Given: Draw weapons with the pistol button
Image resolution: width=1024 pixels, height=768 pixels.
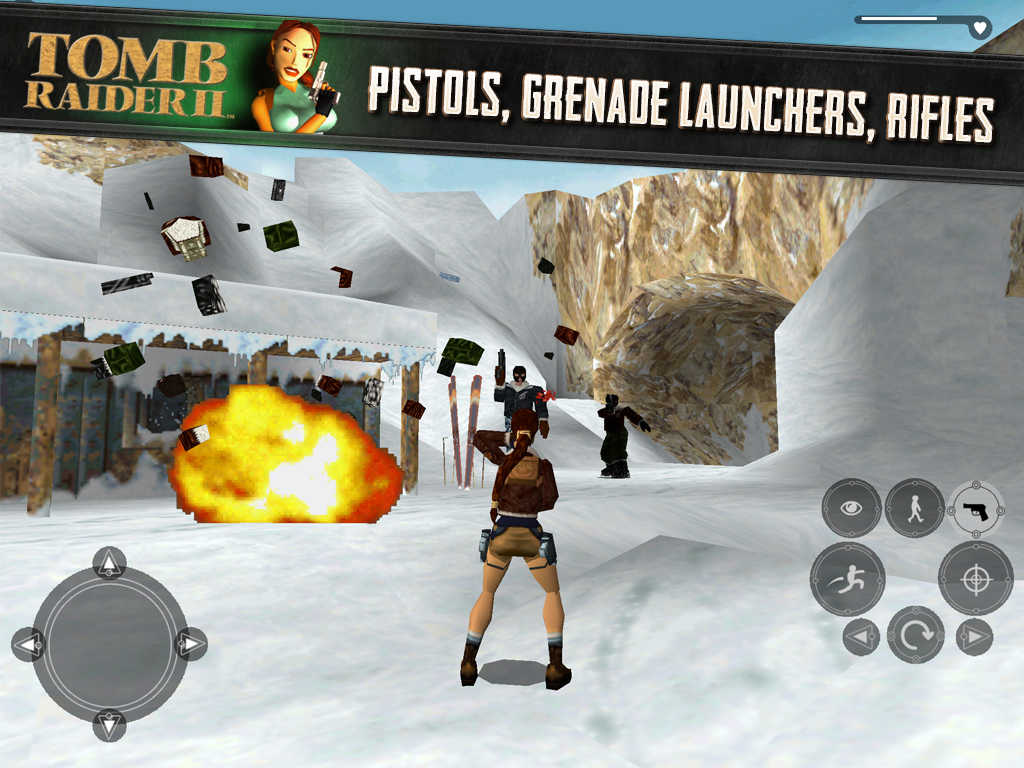Looking at the screenshot, I should 976,508.
